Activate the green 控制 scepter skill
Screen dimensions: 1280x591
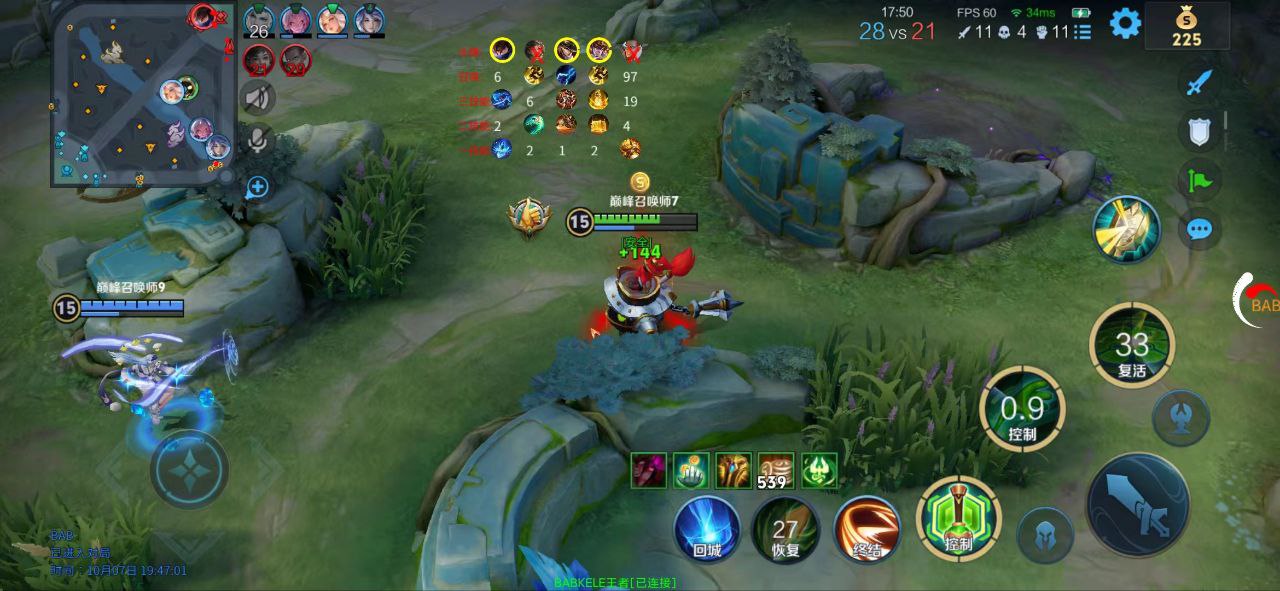(x=957, y=520)
